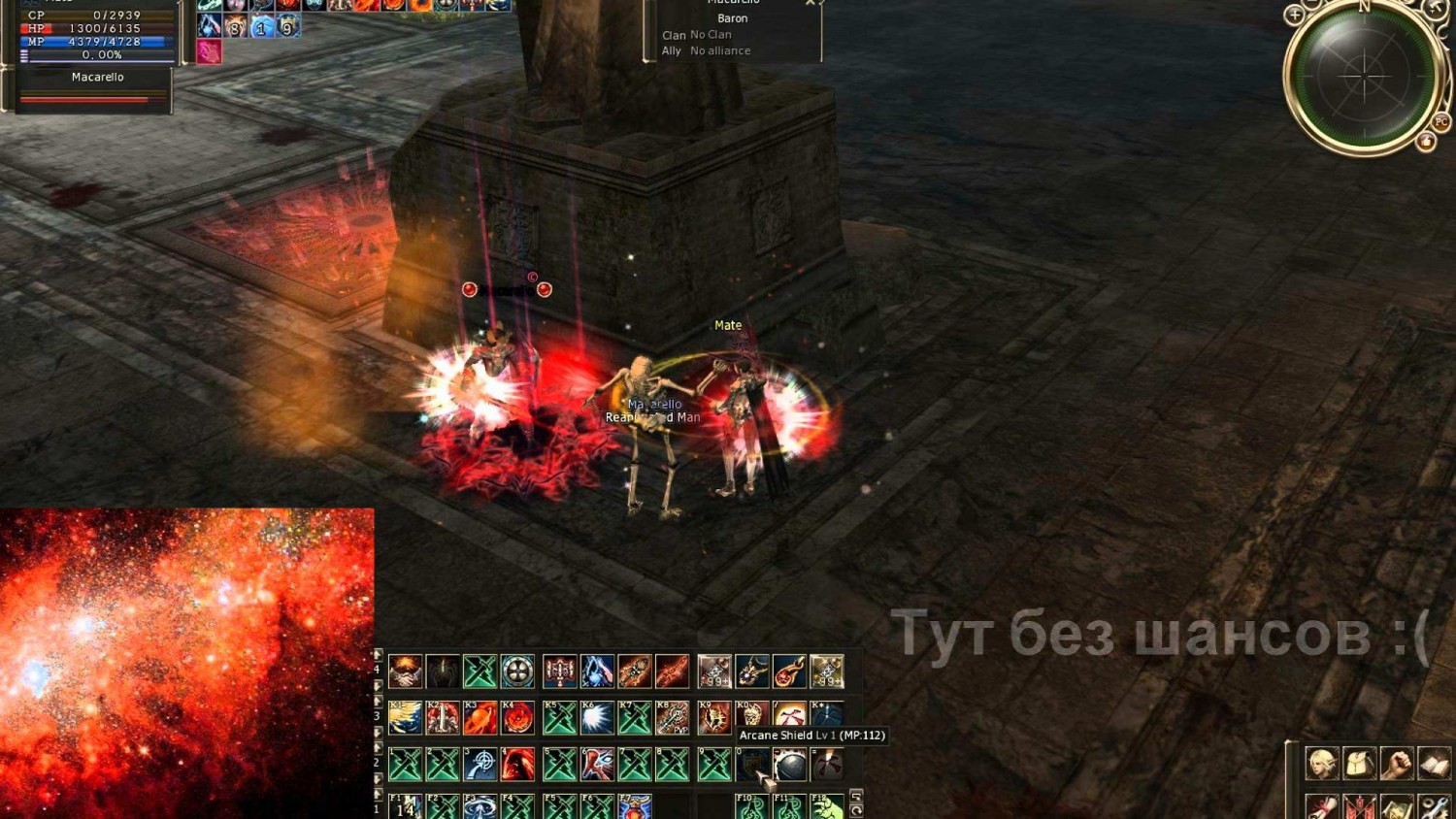1456x819 pixels.
Task: Use the target crosshair skill in slot 3
Action: coord(480,765)
